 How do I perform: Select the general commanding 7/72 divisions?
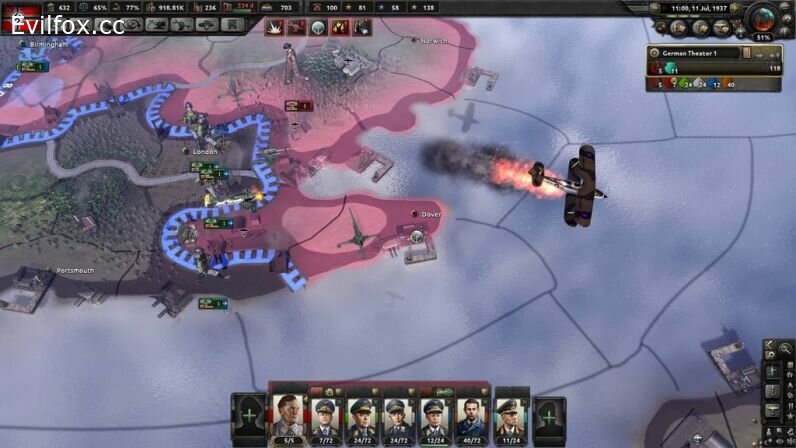(x=325, y=417)
